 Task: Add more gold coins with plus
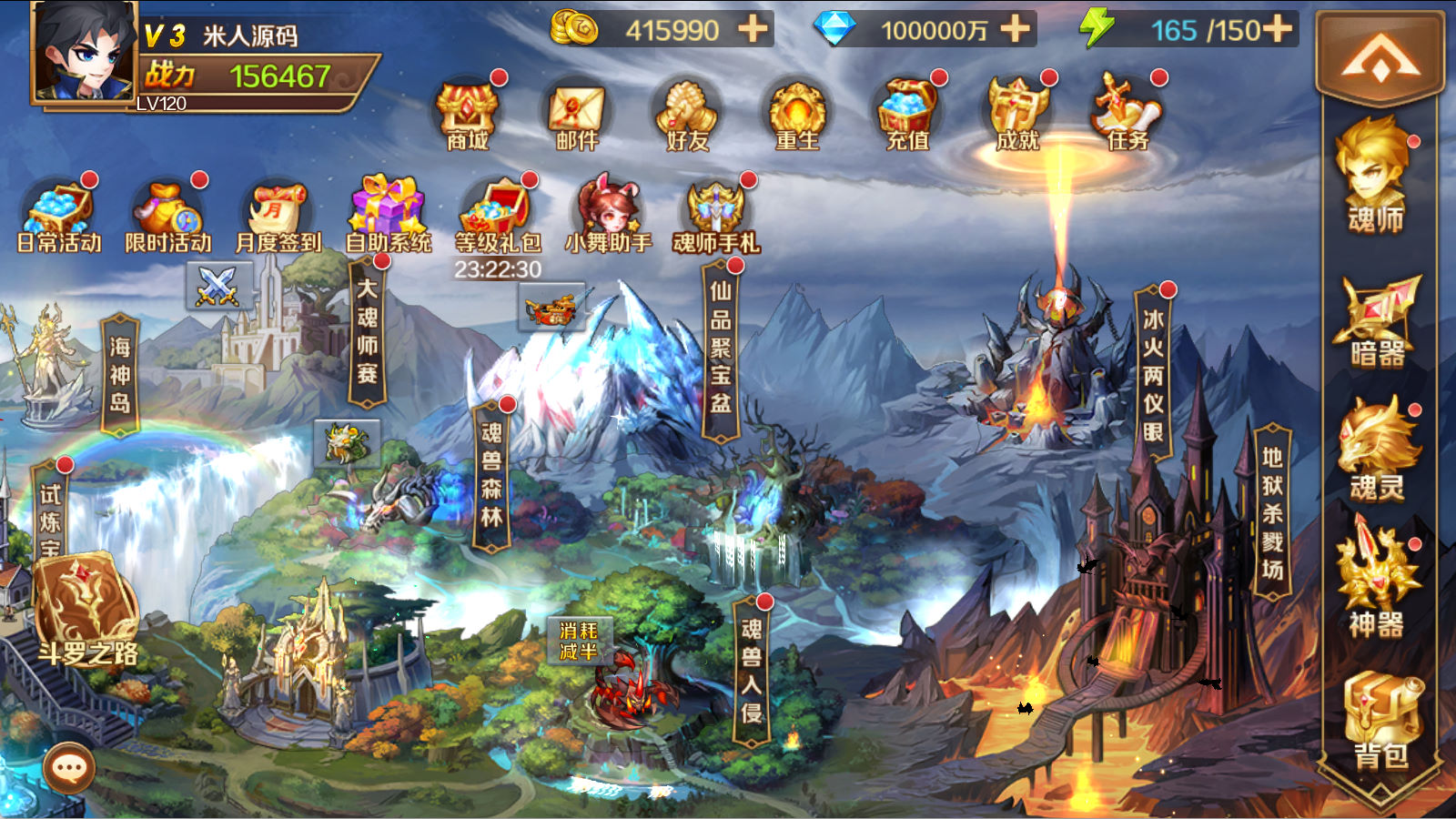(753, 29)
